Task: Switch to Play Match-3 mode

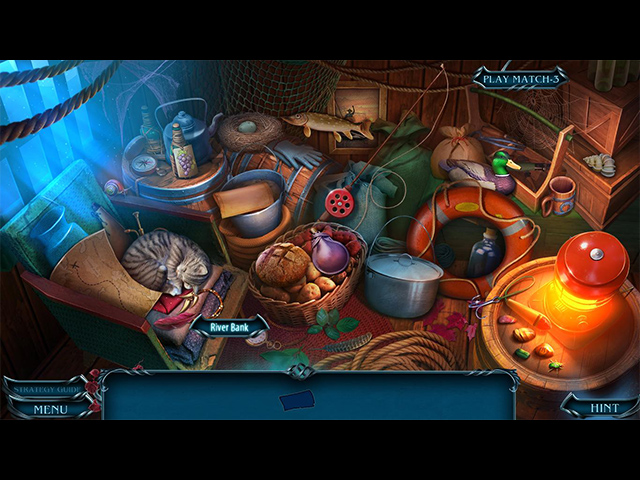Action: pyautogui.click(x=518, y=78)
